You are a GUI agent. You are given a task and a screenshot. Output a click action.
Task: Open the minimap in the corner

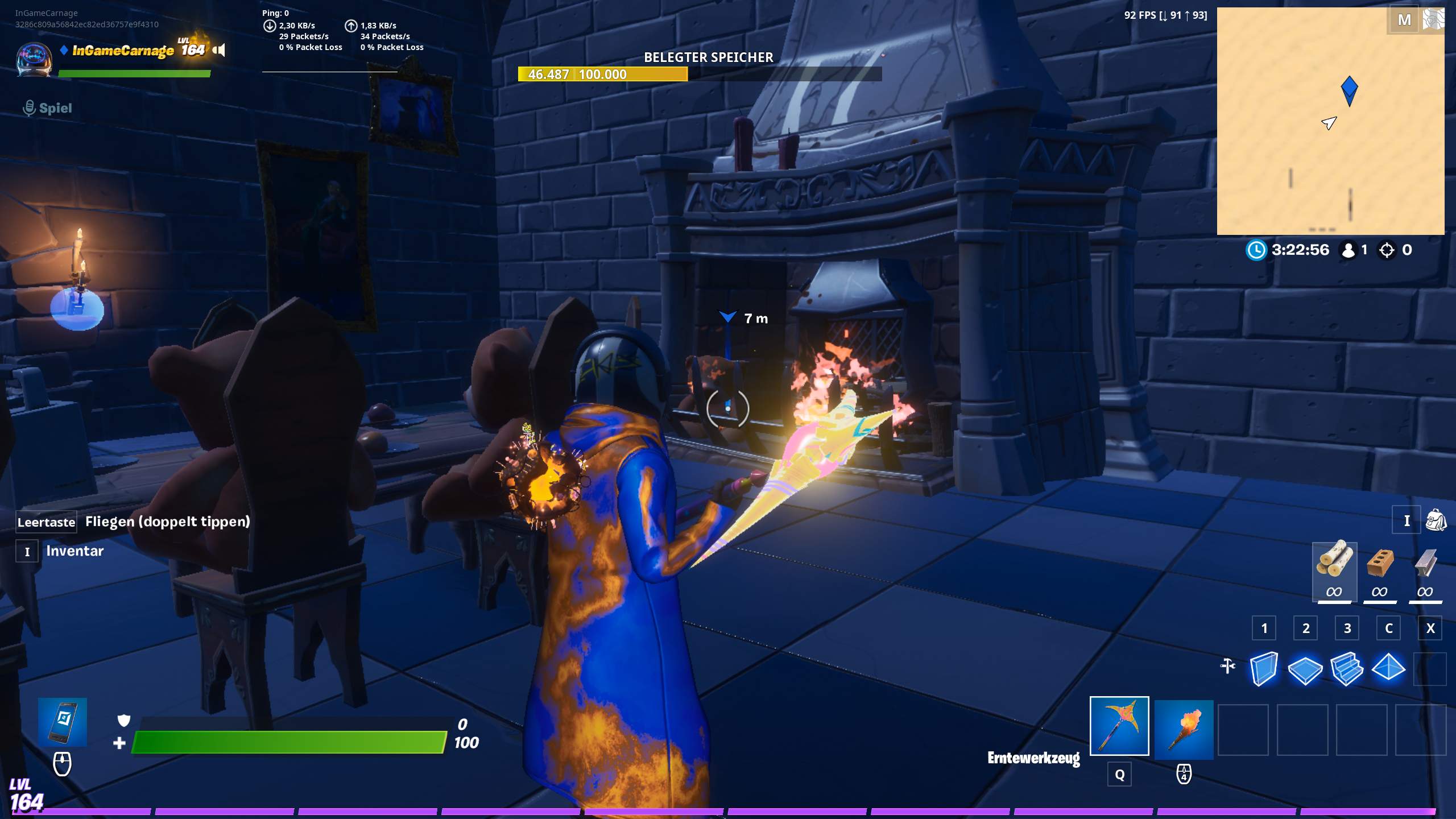click(x=1330, y=121)
